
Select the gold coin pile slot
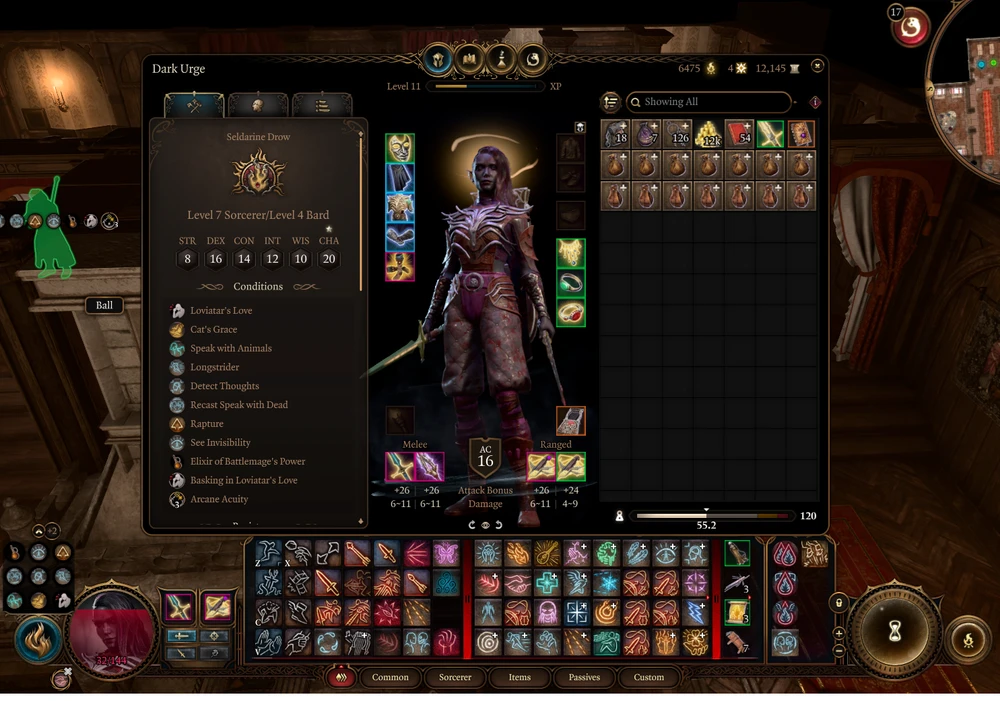708,134
